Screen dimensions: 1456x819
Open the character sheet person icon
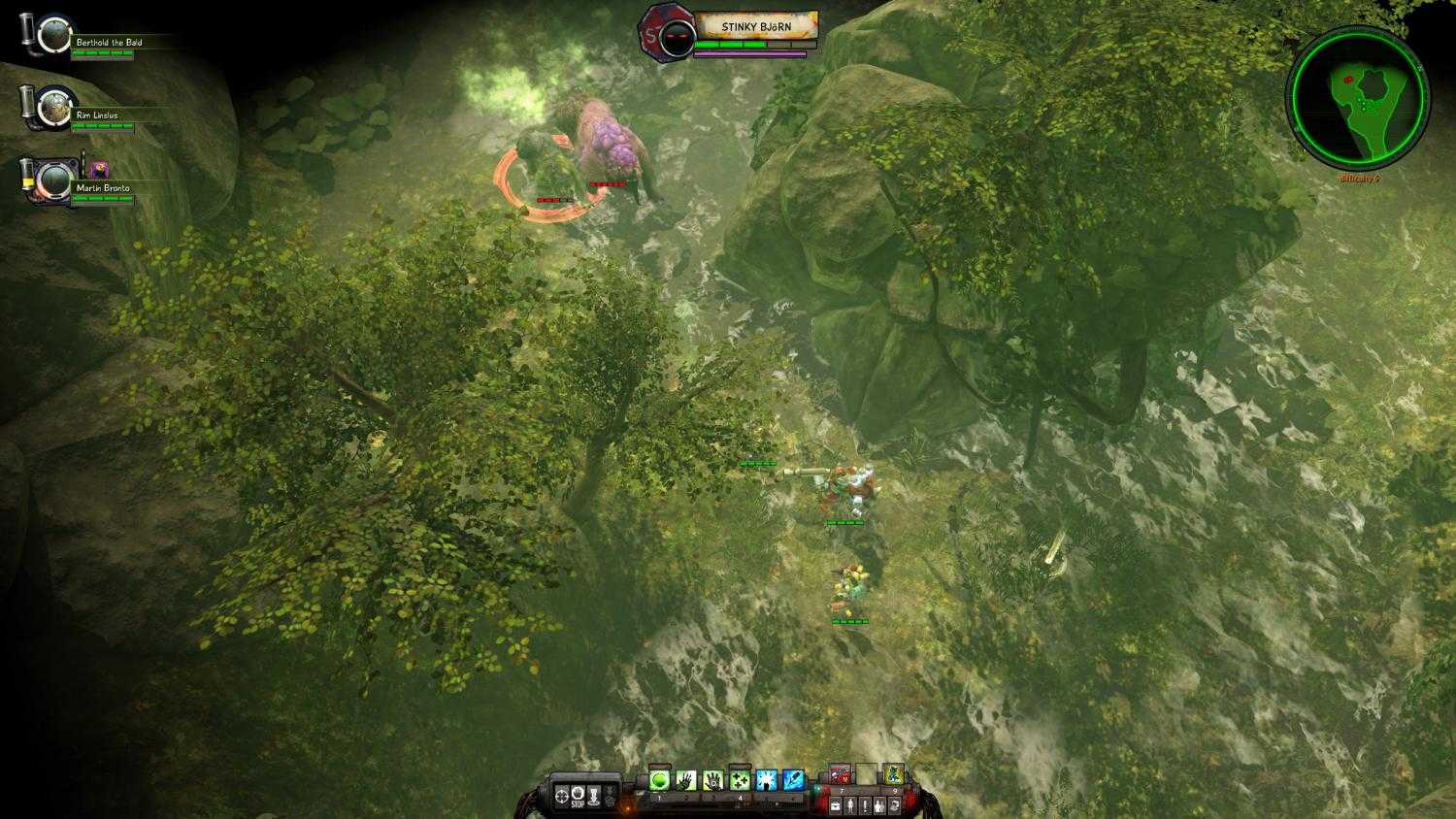pyautogui.click(x=849, y=804)
